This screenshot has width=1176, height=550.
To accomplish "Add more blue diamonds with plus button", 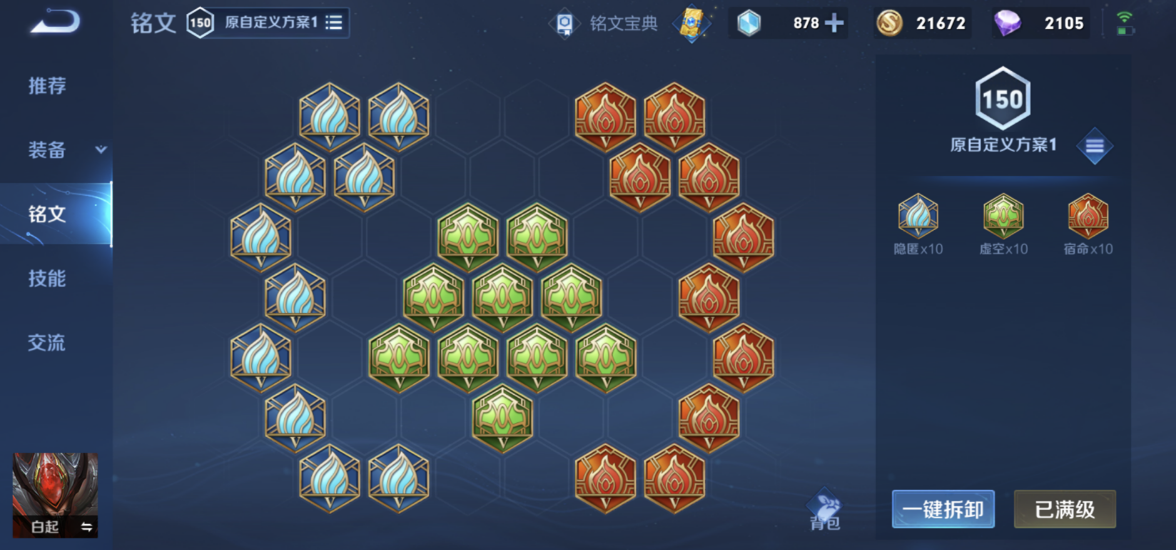I will (x=834, y=23).
